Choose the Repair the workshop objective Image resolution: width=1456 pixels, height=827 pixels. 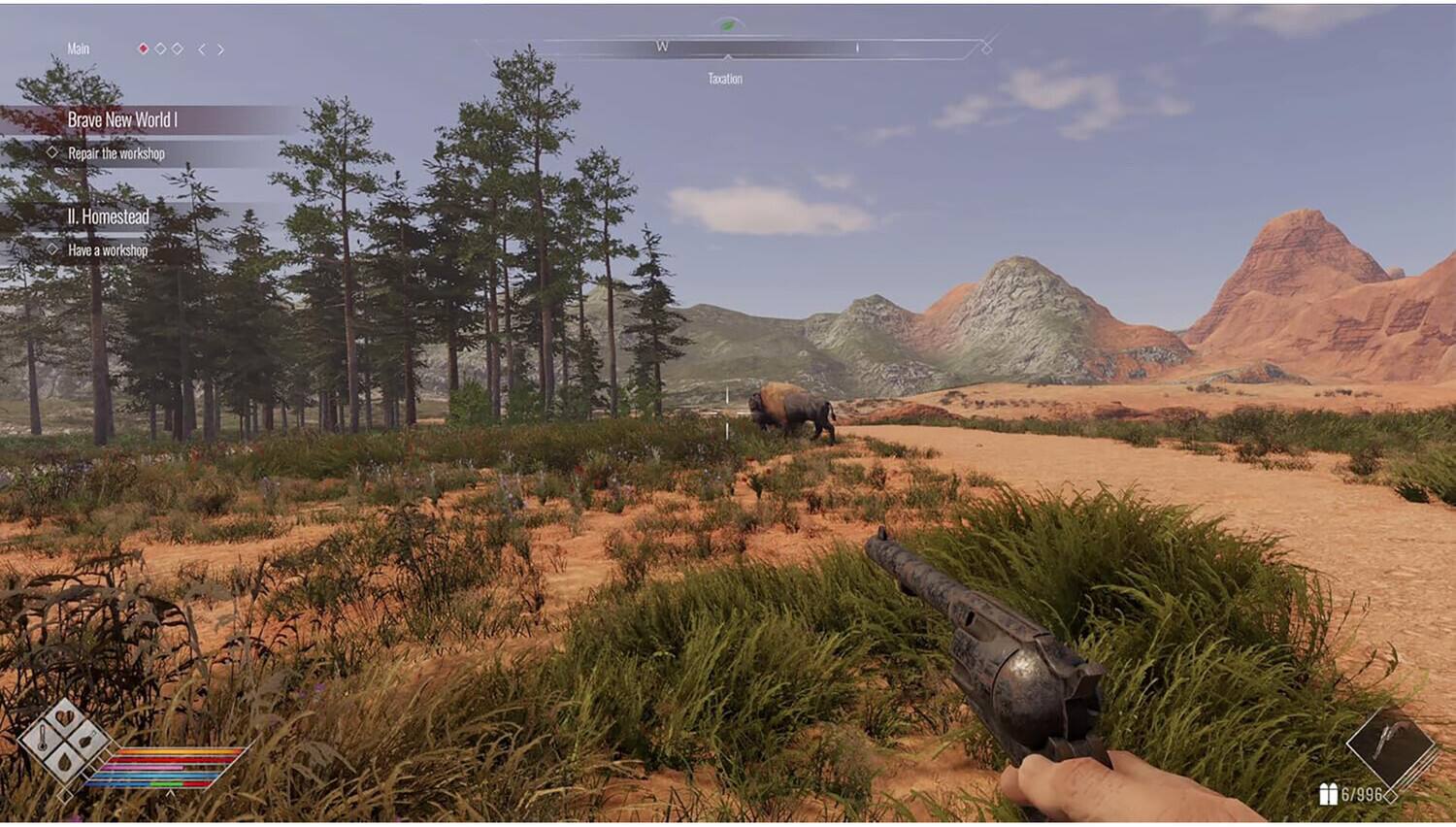coord(116,153)
